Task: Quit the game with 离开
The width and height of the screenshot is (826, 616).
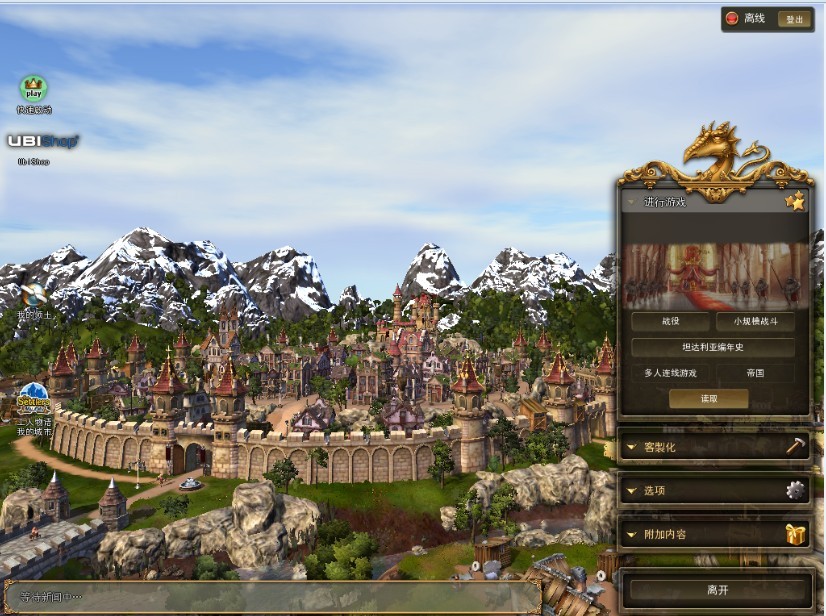Action: pyautogui.click(x=716, y=590)
